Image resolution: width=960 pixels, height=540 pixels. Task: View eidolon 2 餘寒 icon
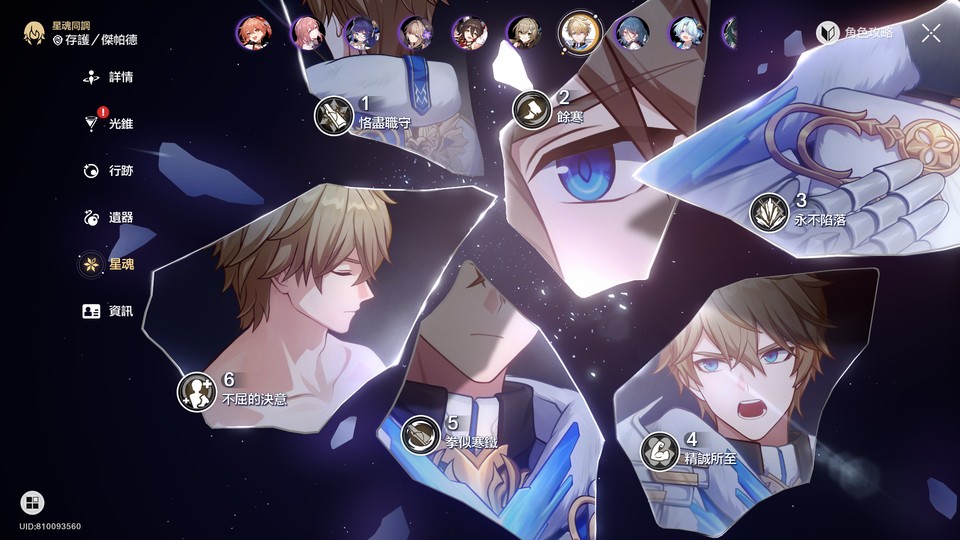(x=532, y=109)
